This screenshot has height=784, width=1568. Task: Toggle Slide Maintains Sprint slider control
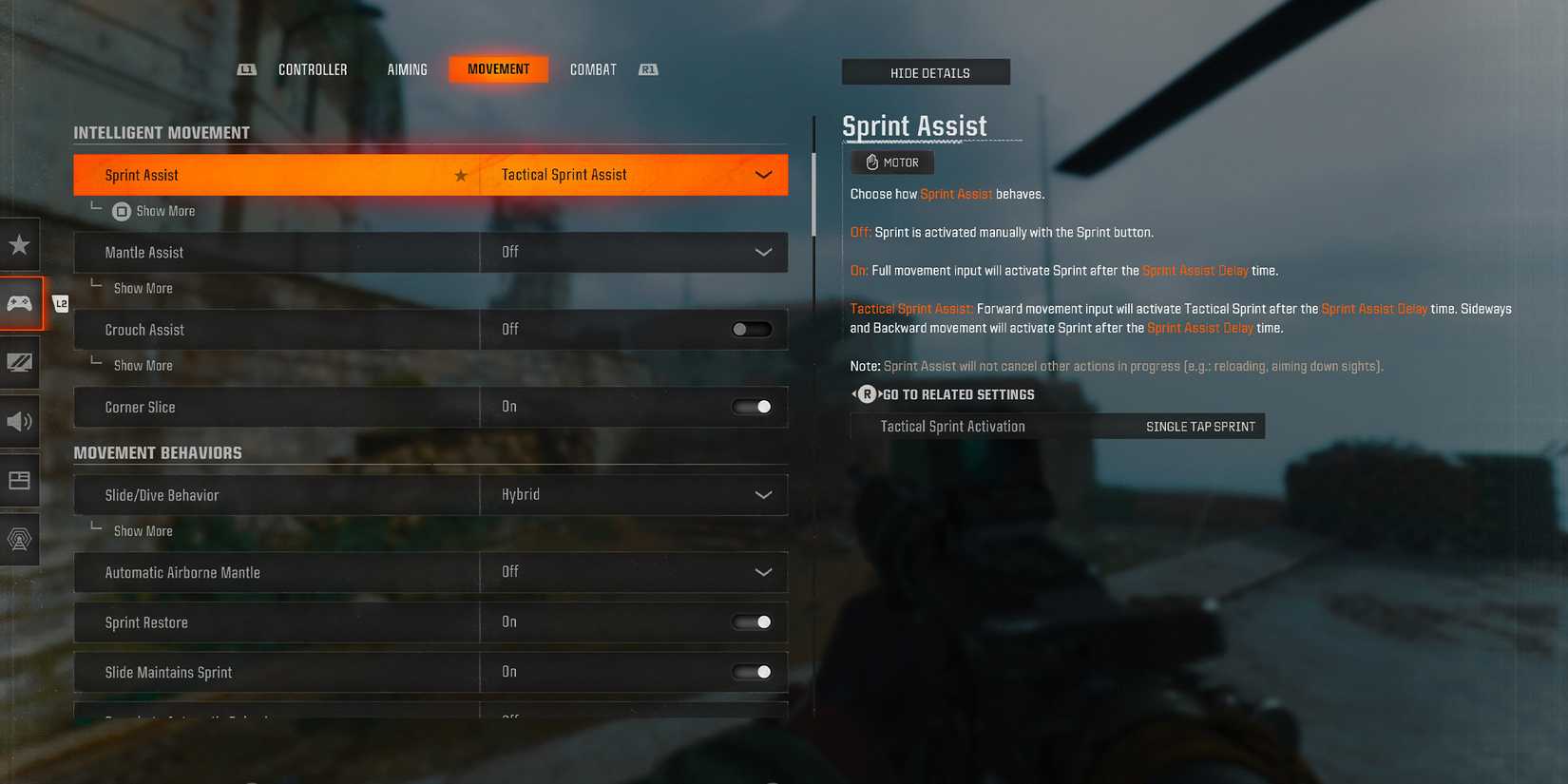coord(751,671)
